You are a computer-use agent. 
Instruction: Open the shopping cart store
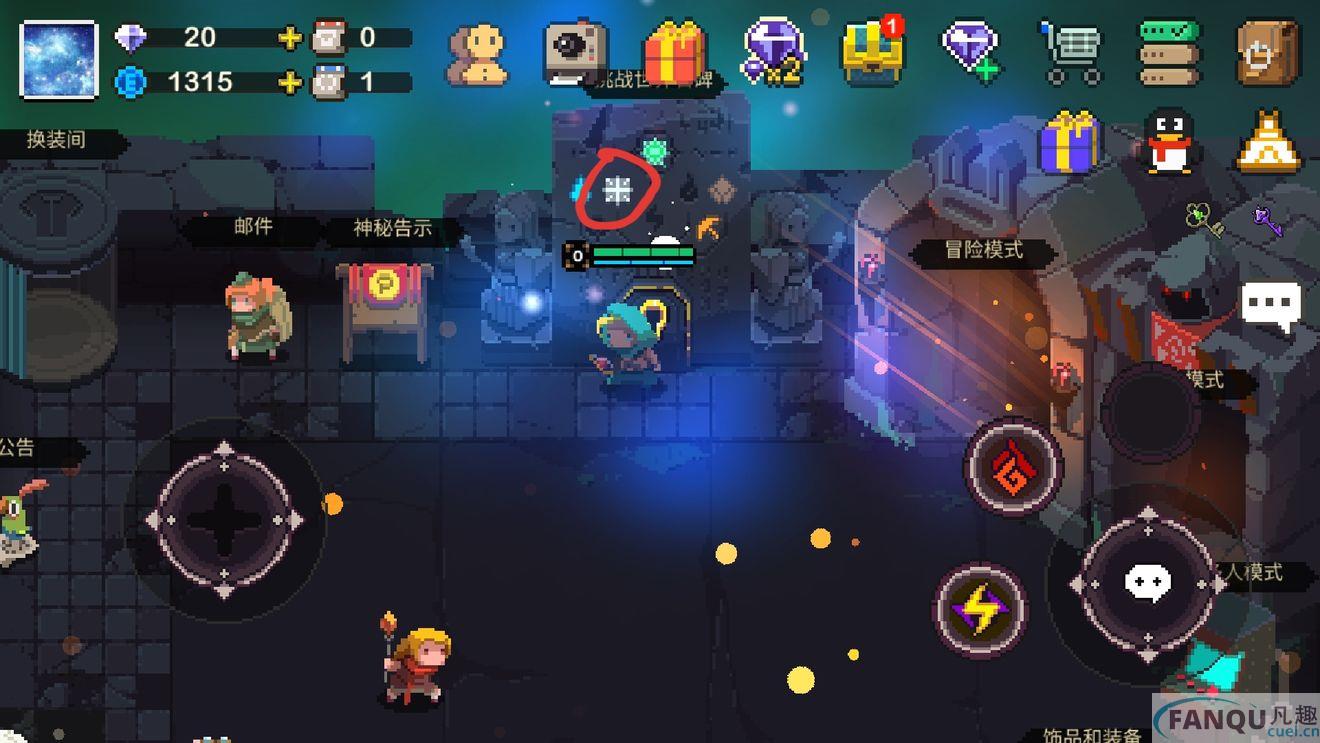click(1070, 52)
